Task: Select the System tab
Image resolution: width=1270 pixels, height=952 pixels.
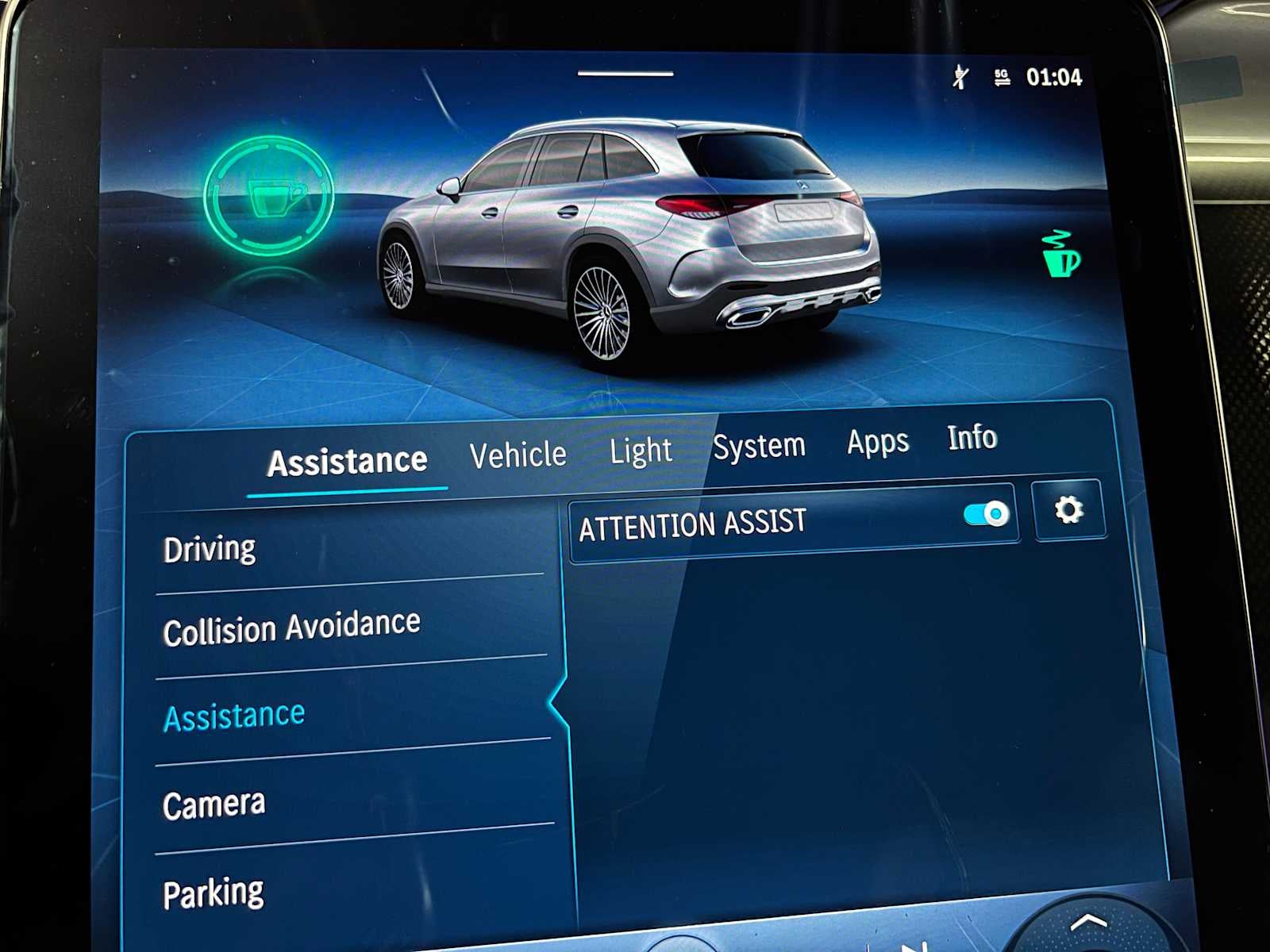Action: coord(759,445)
